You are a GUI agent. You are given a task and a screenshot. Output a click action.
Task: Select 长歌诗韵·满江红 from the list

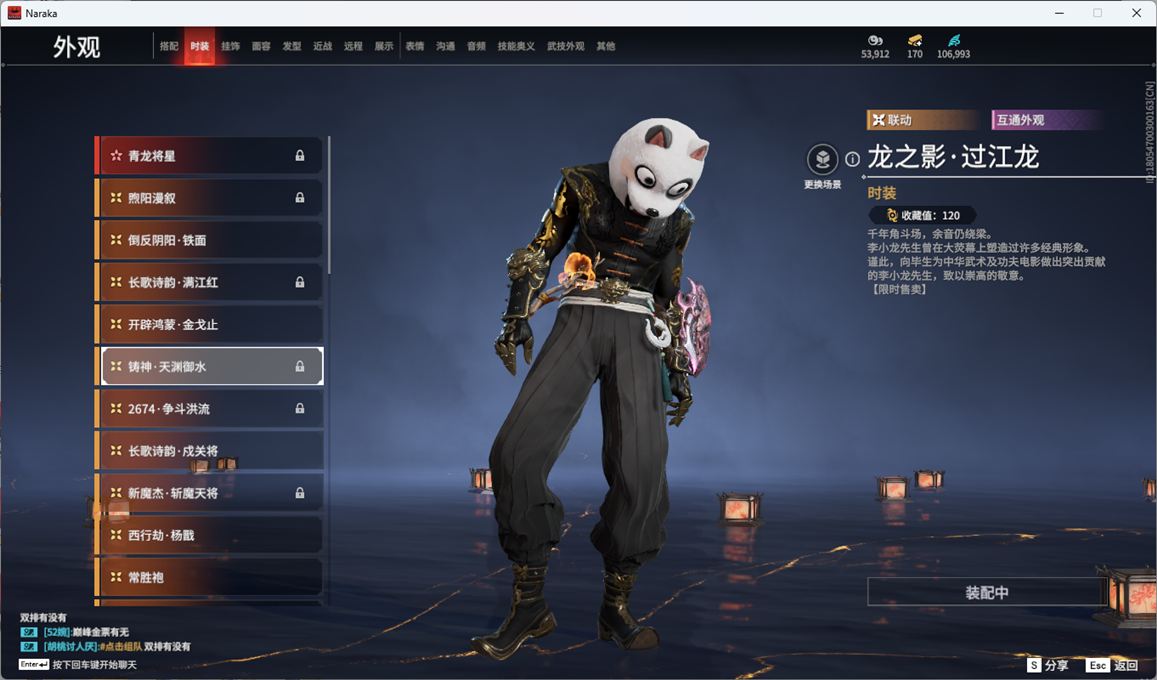tap(210, 282)
